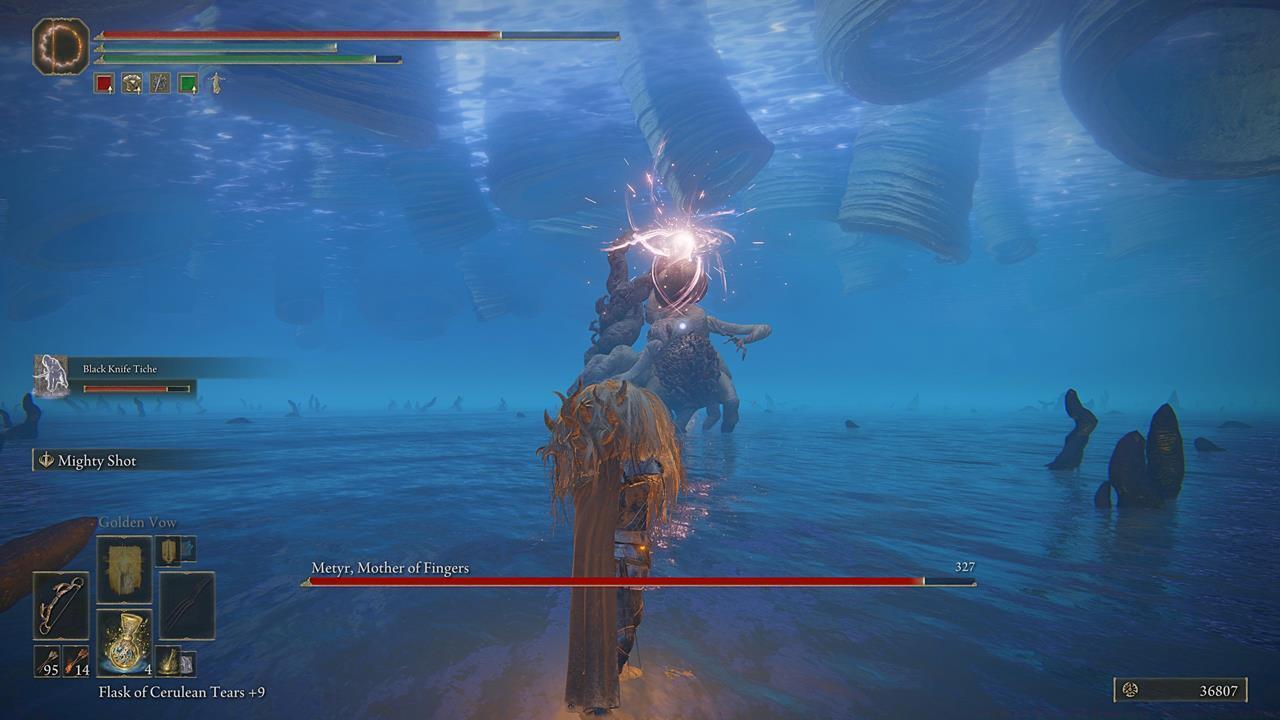Click the equipped arrows showing 95

pyautogui.click(x=47, y=662)
